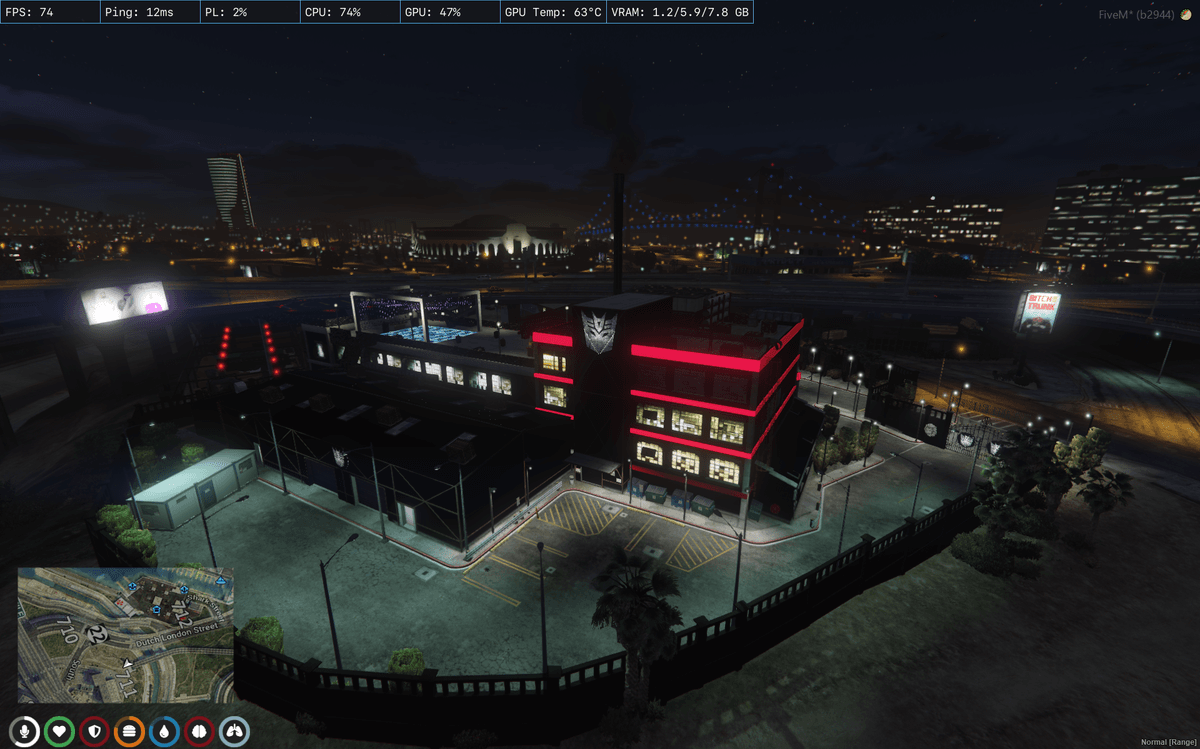Image resolution: width=1200 pixels, height=749 pixels.
Task: Select the brain stress status icon
Action: click(199, 731)
